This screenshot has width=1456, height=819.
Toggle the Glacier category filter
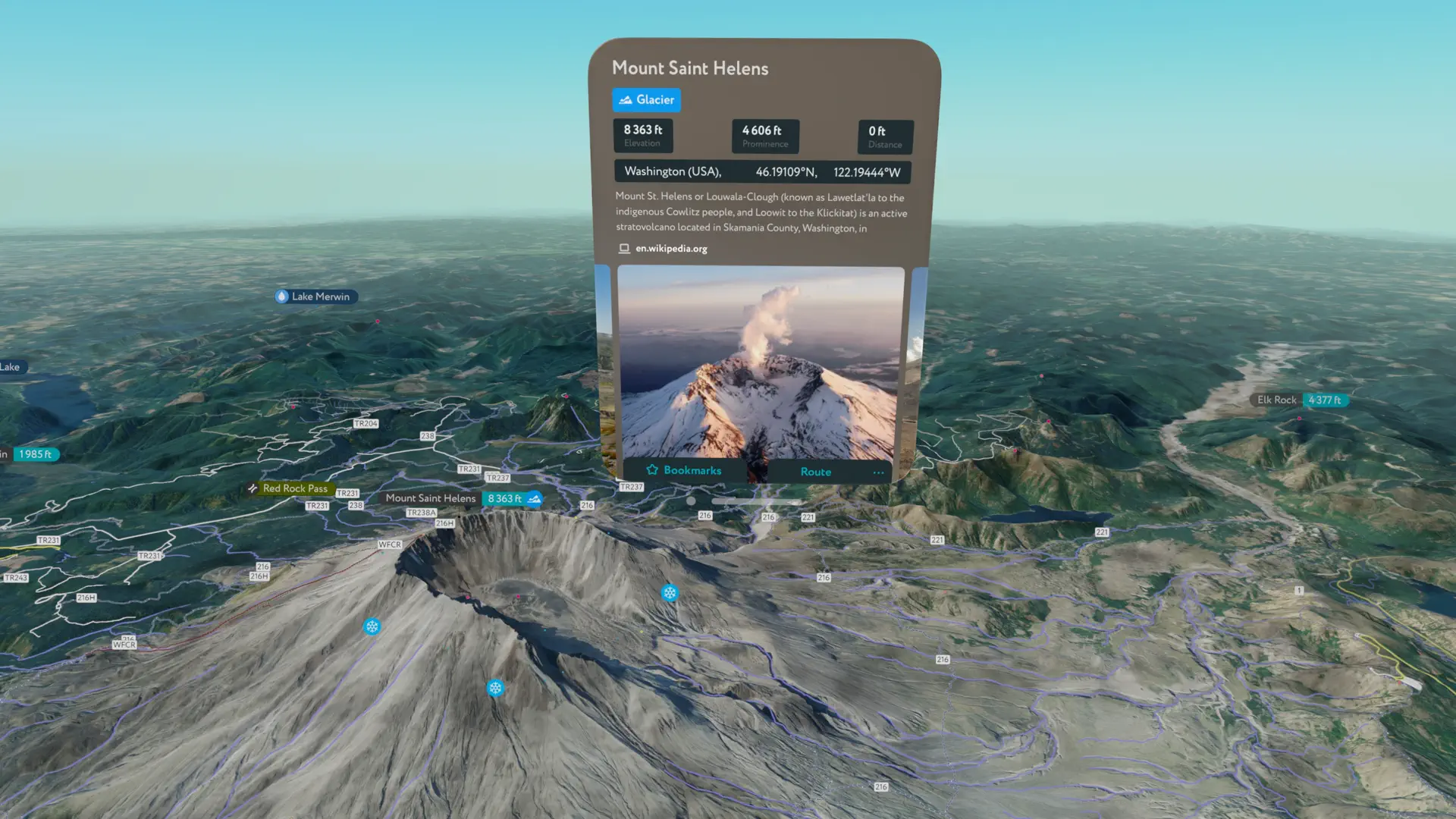pos(646,99)
